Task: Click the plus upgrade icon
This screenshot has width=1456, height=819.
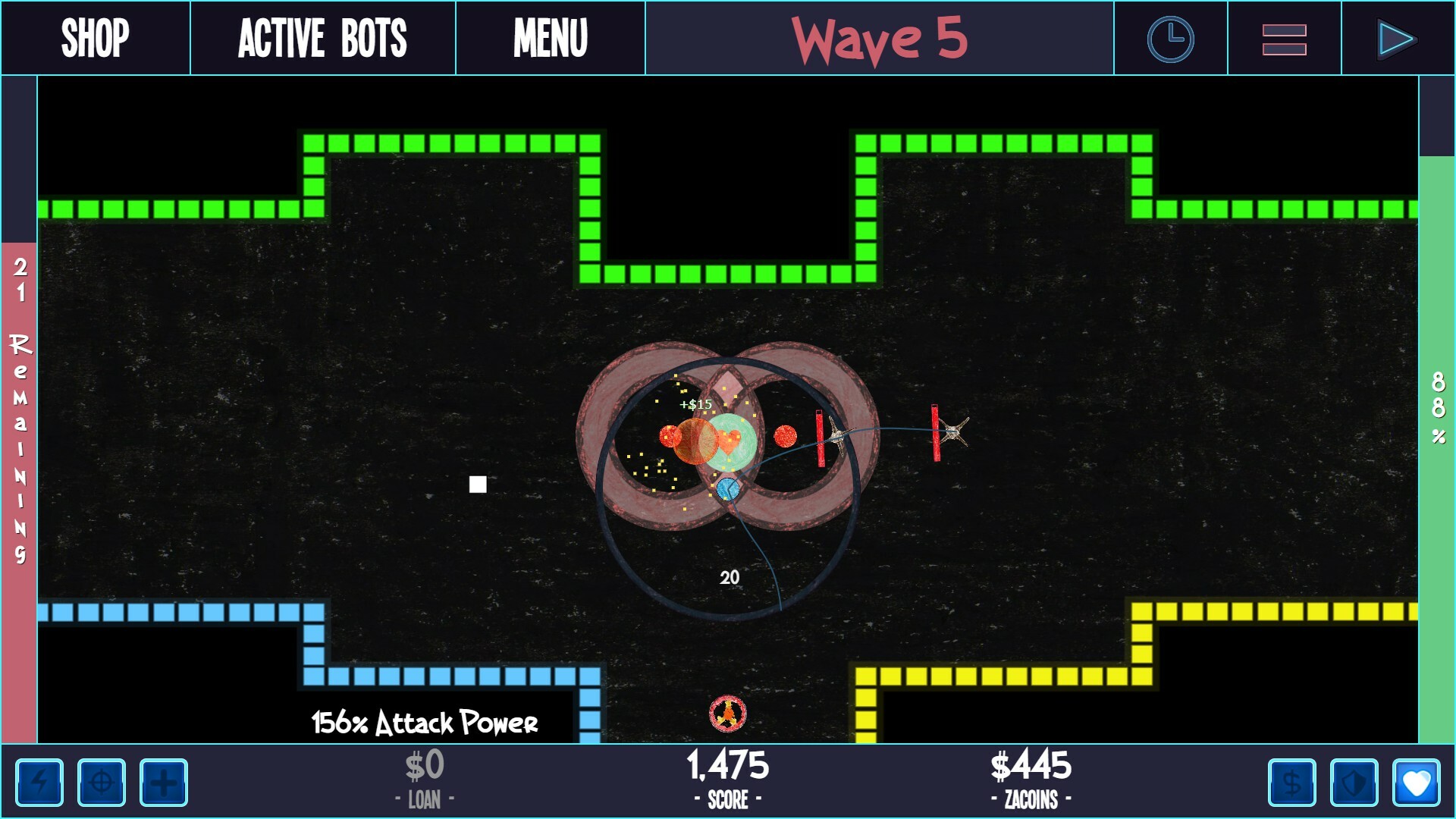Action: point(165,783)
